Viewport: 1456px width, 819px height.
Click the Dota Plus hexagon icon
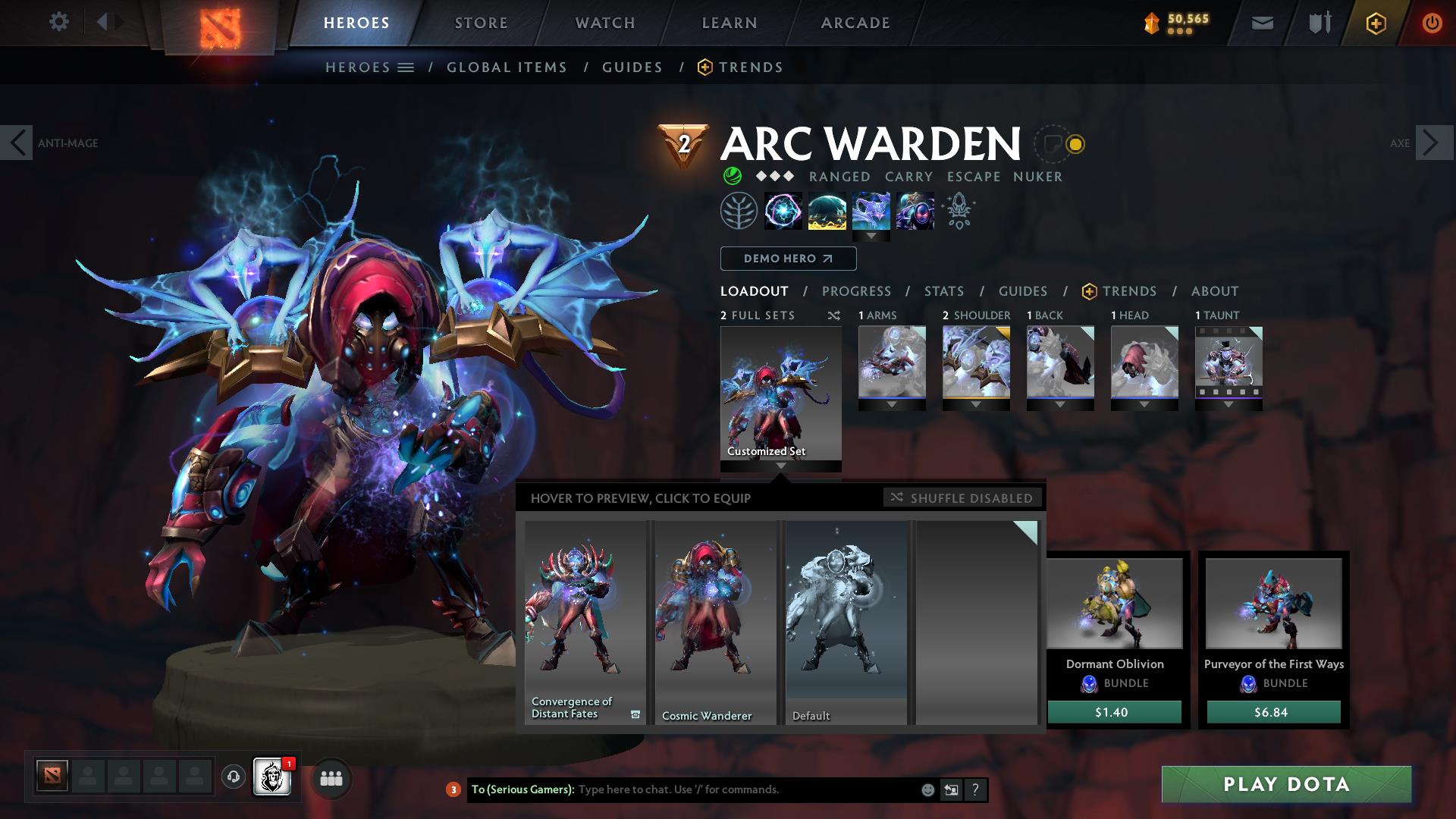tap(1378, 22)
